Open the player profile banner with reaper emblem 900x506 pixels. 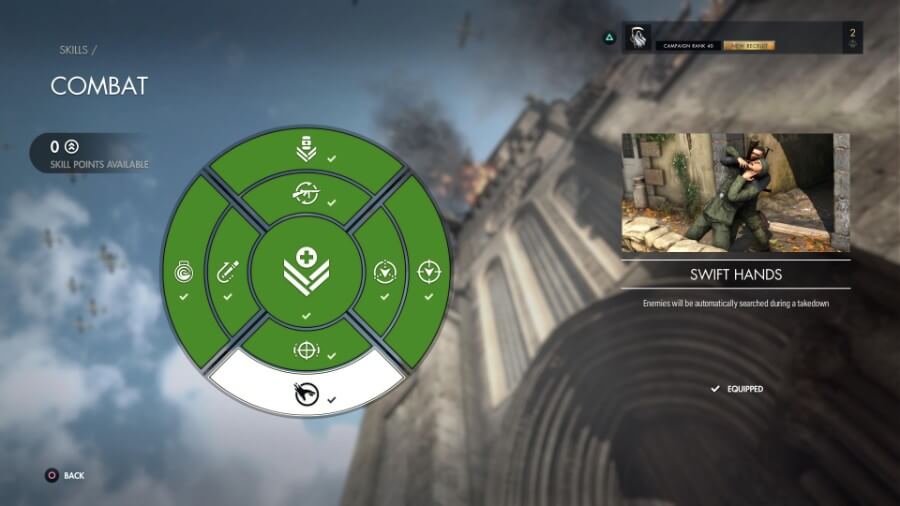[x=741, y=38]
